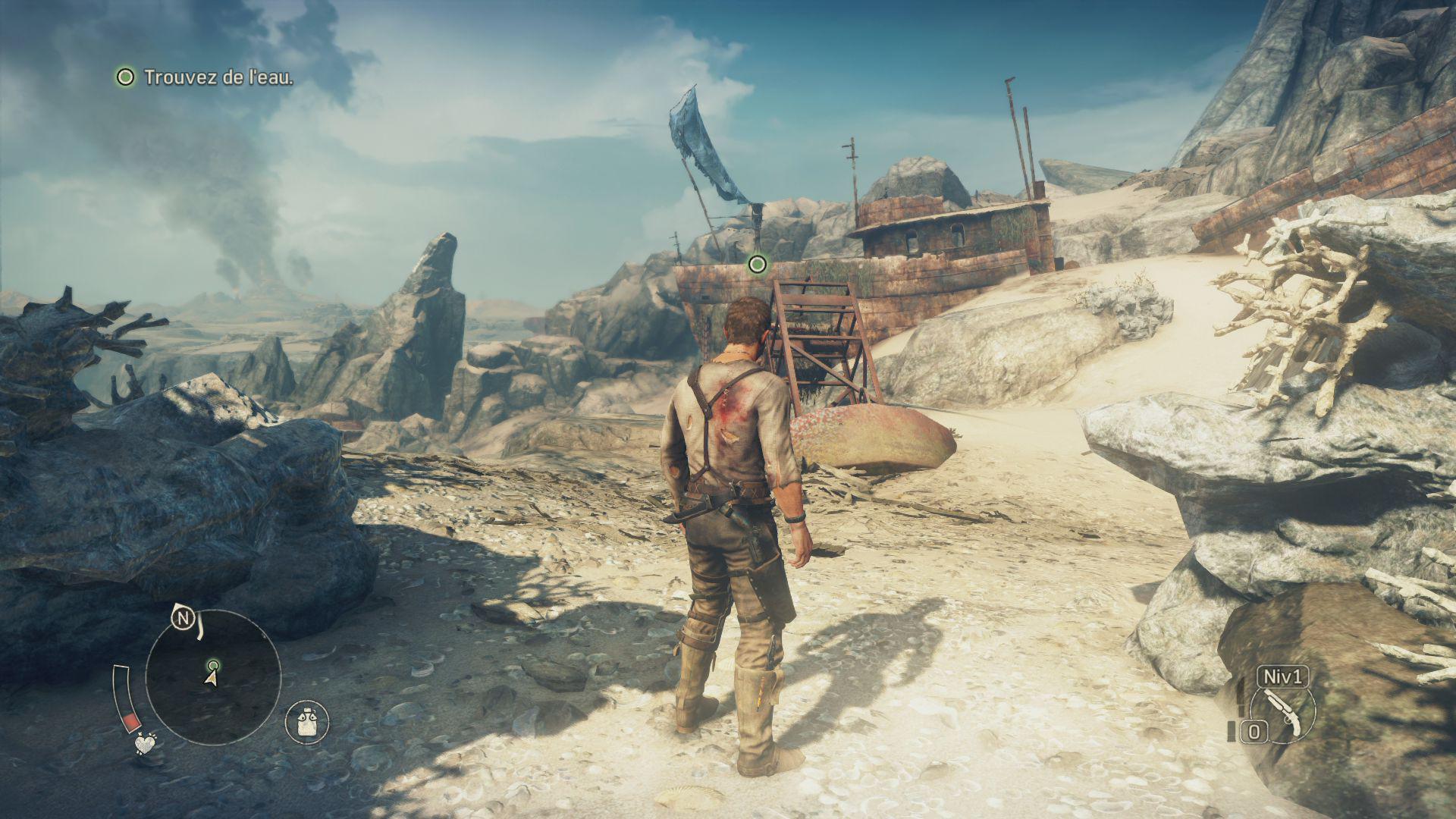
Task: Click the circular minimap
Action: pos(213,677)
